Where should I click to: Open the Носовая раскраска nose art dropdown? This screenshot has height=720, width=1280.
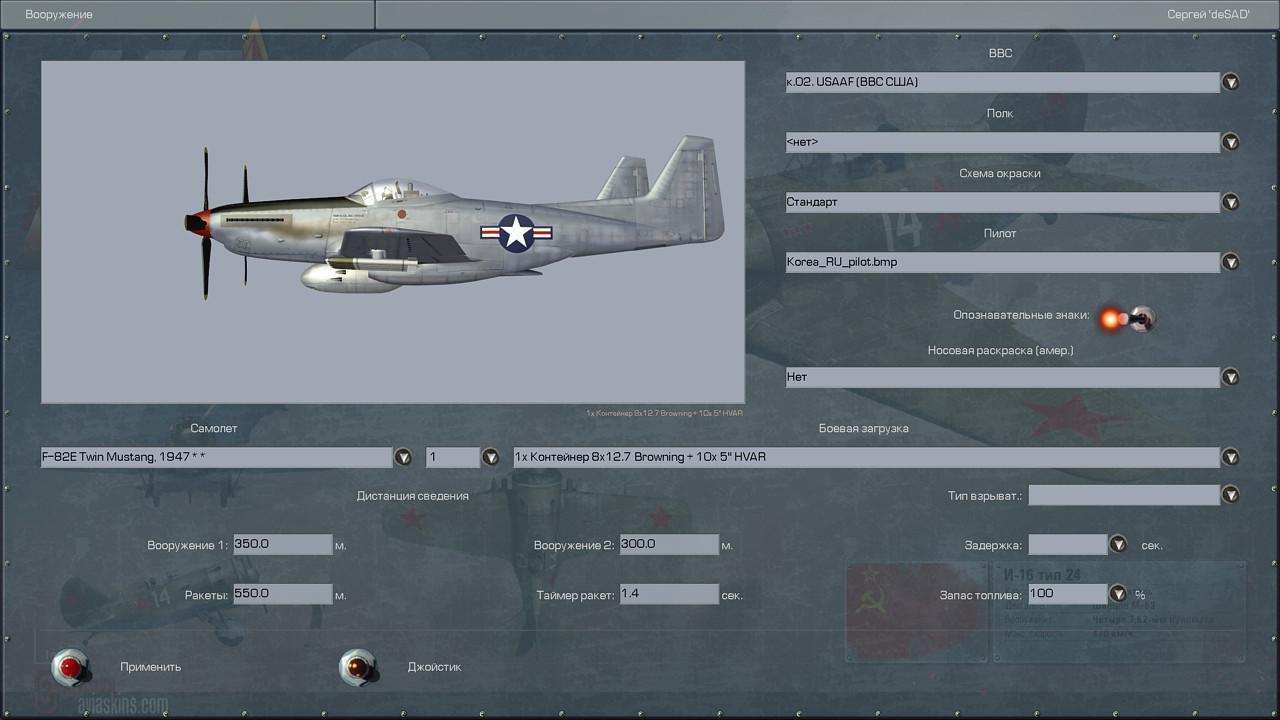(x=1230, y=377)
